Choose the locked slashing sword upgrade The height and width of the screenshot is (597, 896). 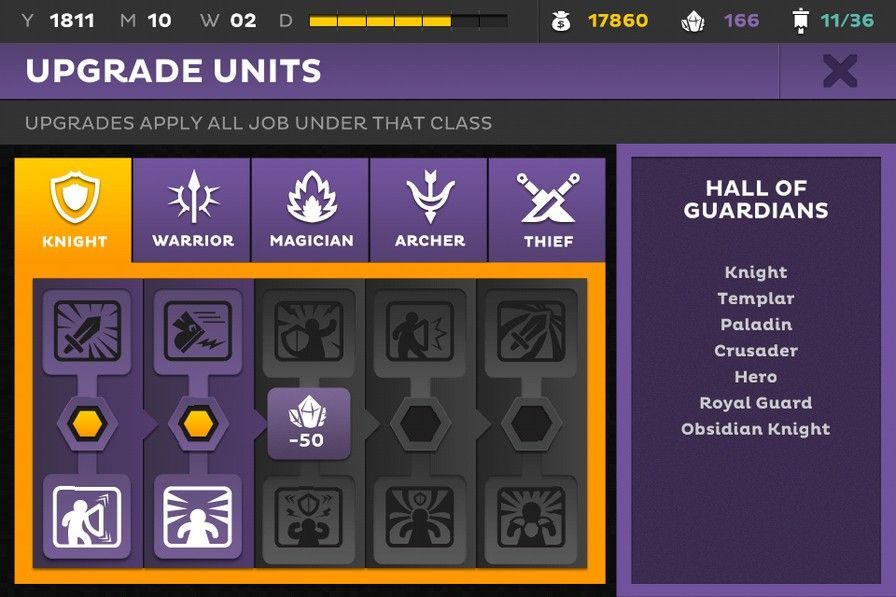tap(530, 331)
